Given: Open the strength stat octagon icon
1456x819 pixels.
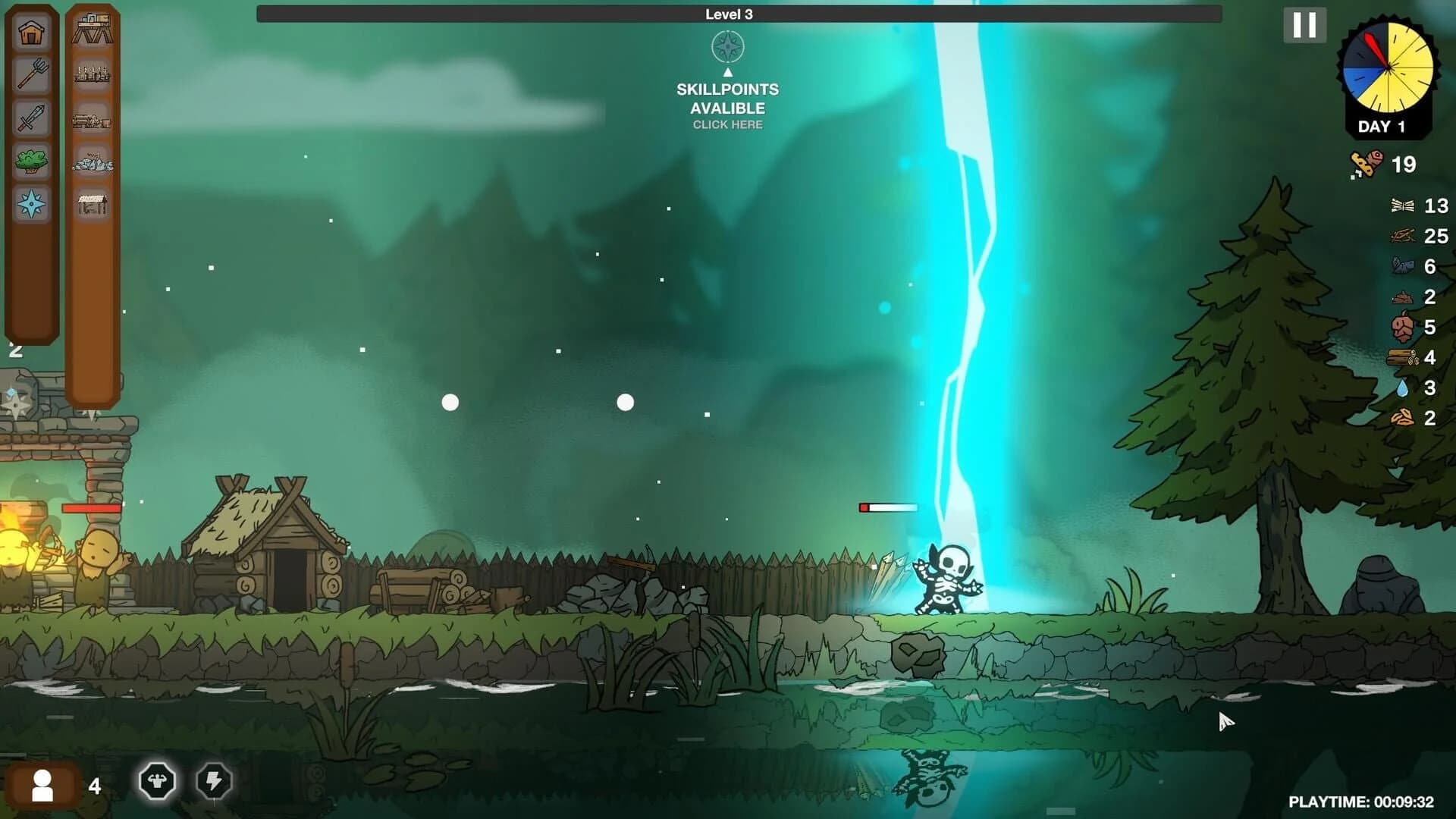Looking at the screenshot, I should [156, 780].
